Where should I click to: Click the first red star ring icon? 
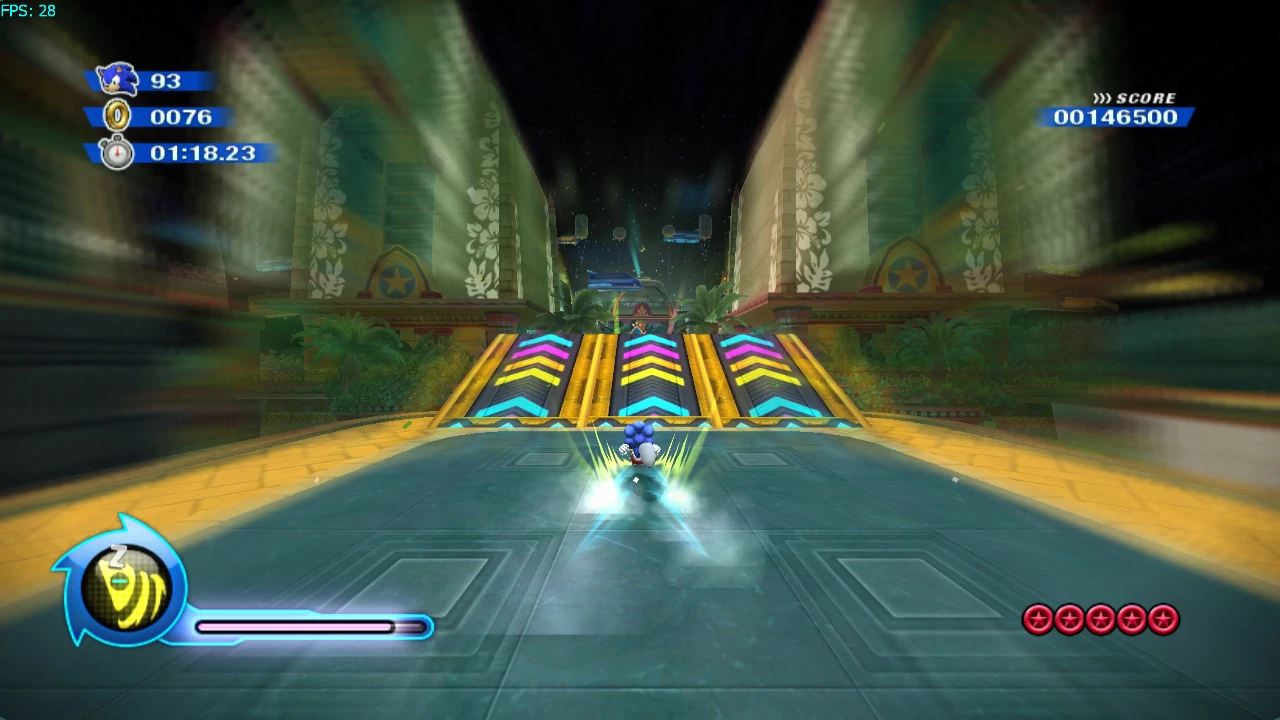click(x=1039, y=620)
